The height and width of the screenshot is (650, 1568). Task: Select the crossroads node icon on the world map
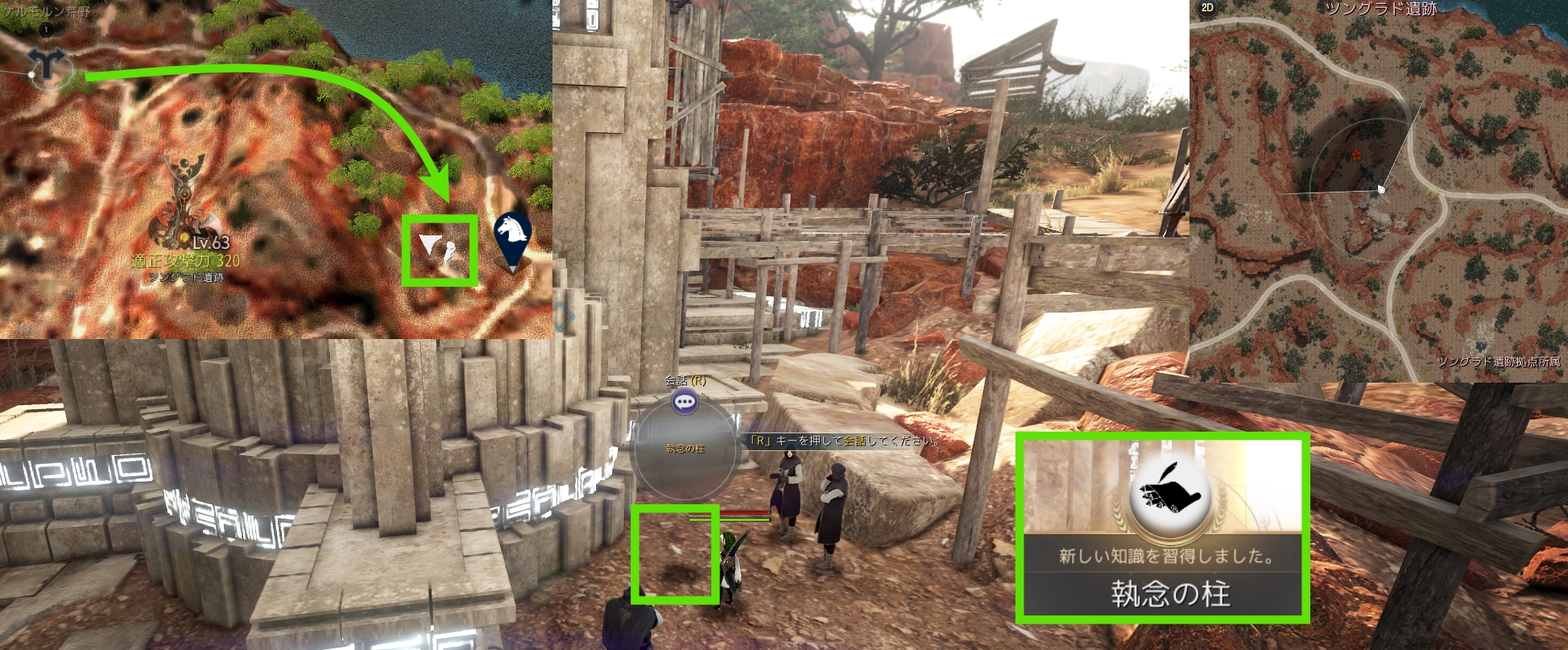pyautogui.click(x=47, y=64)
